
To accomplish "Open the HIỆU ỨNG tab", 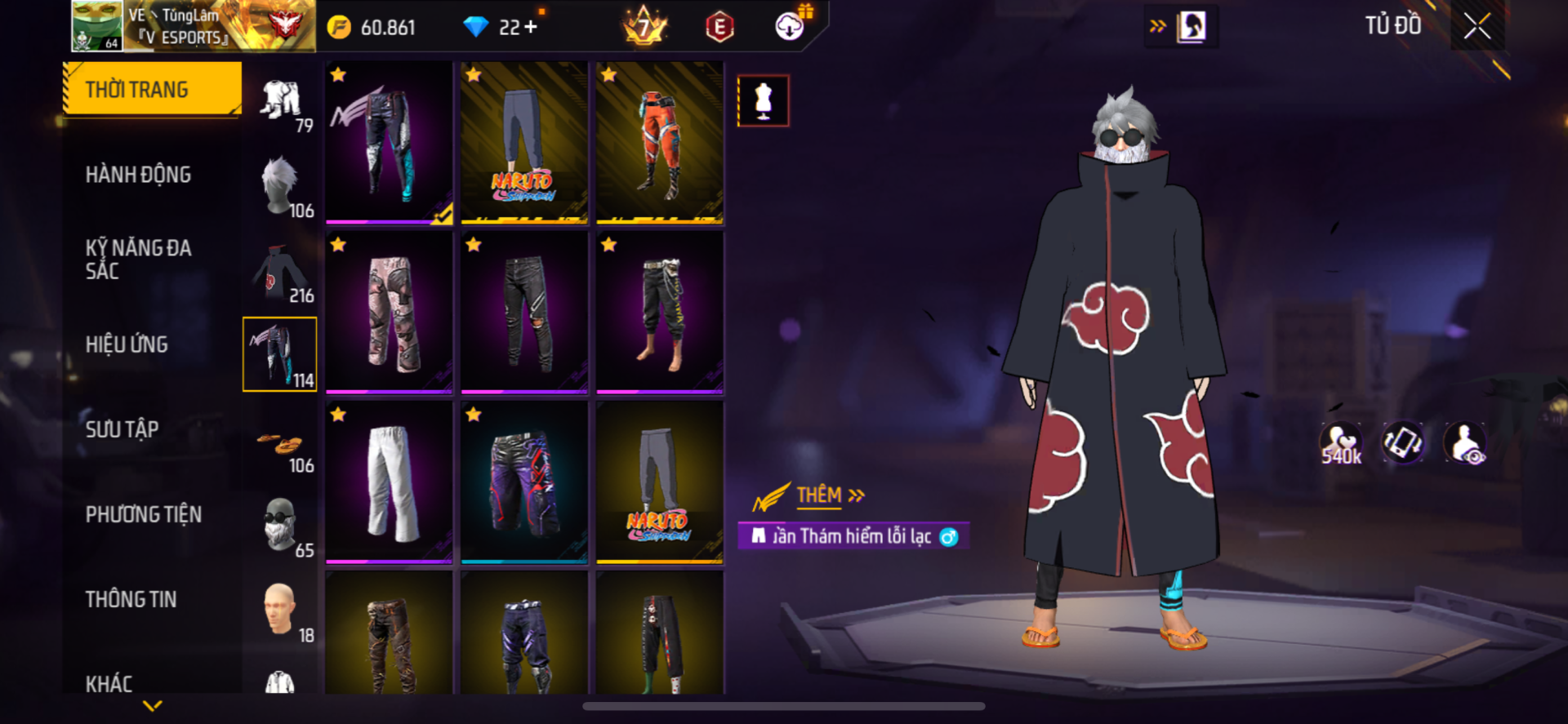I will (x=127, y=344).
